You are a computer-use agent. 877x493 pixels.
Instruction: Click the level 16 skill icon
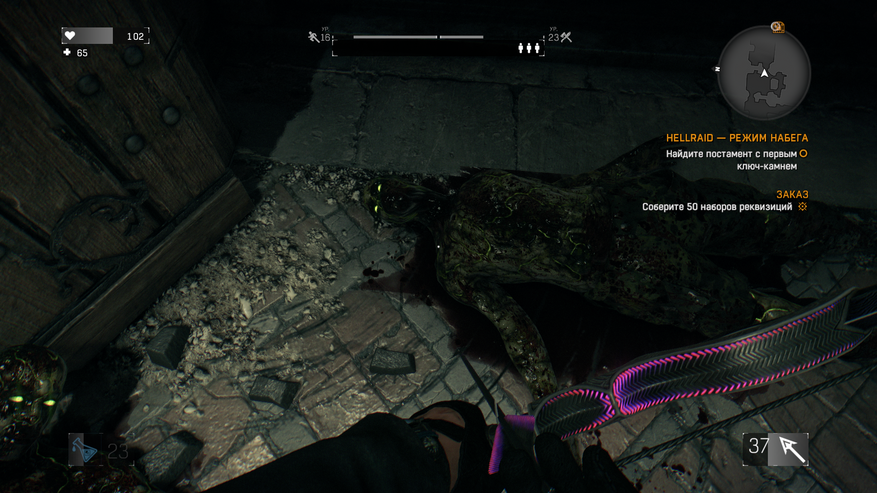tap(314, 37)
